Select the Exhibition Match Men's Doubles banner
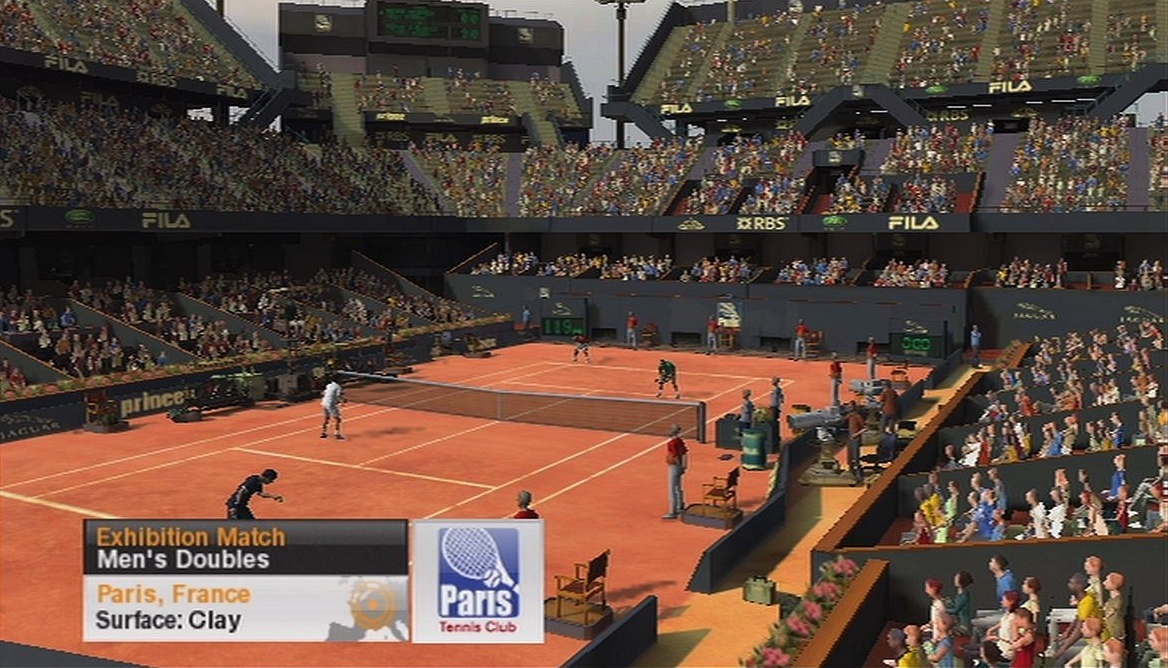 (x=245, y=547)
